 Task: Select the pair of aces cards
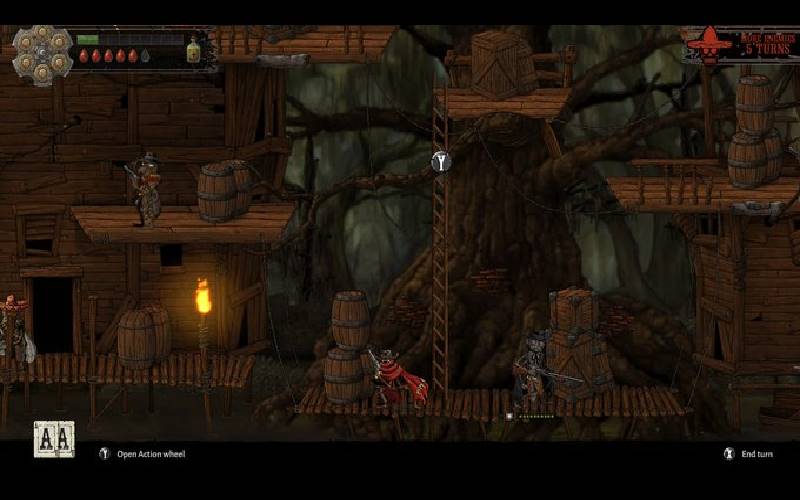54,439
